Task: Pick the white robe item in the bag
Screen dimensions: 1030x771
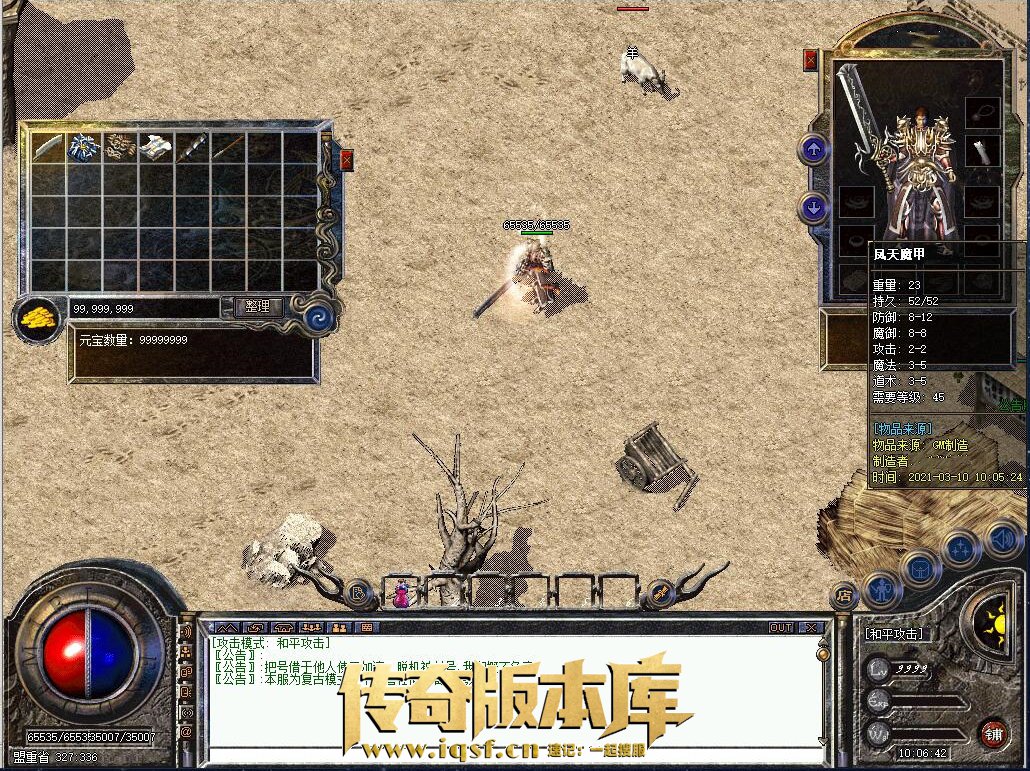Action: 157,147
